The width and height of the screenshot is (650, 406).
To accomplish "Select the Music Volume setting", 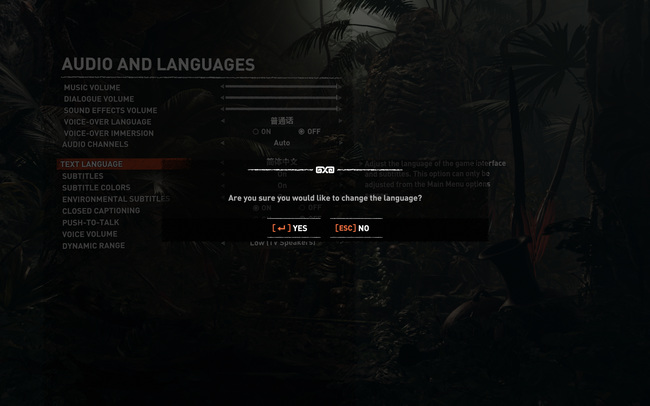I will 92,88.
